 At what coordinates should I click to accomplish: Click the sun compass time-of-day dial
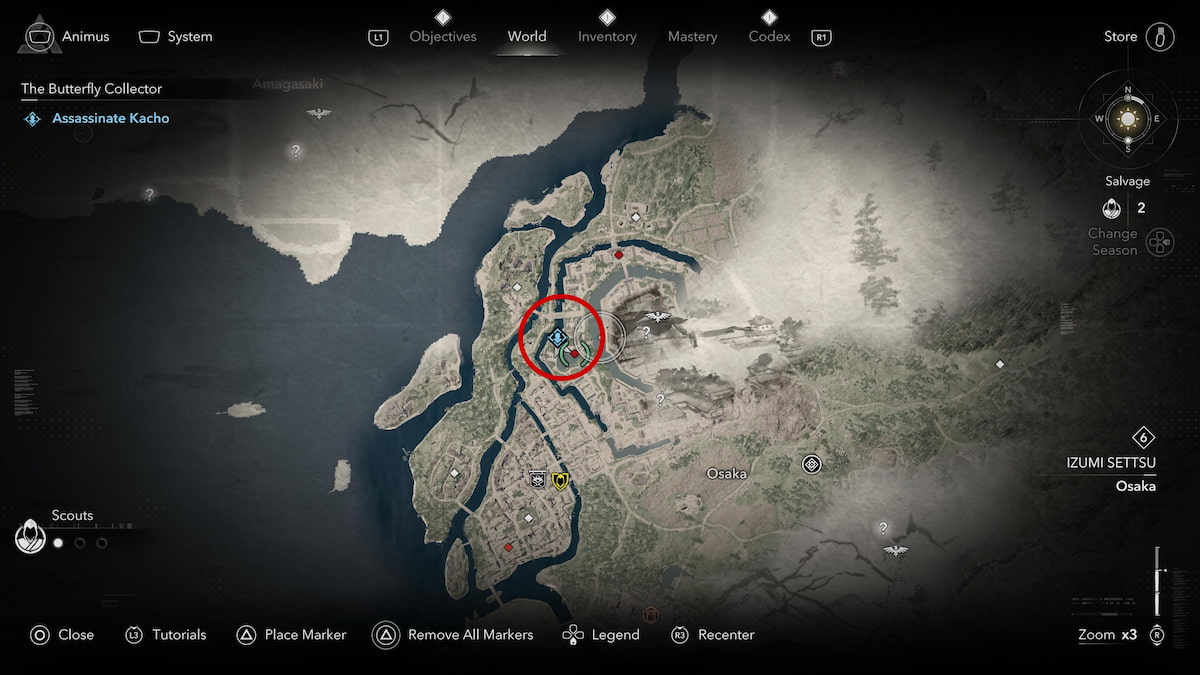tap(1128, 119)
